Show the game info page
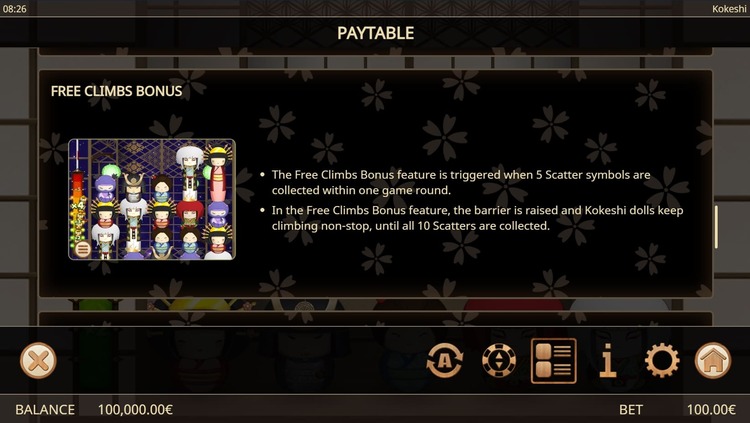 click(608, 360)
